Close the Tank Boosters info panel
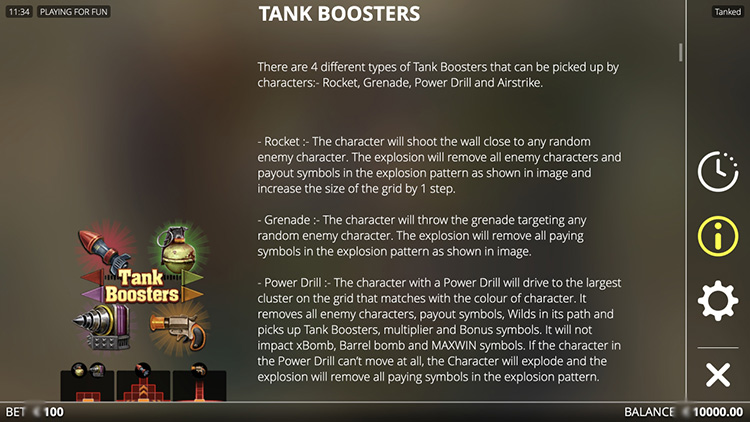Screen dimensions: 750x422 [x=717, y=375]
